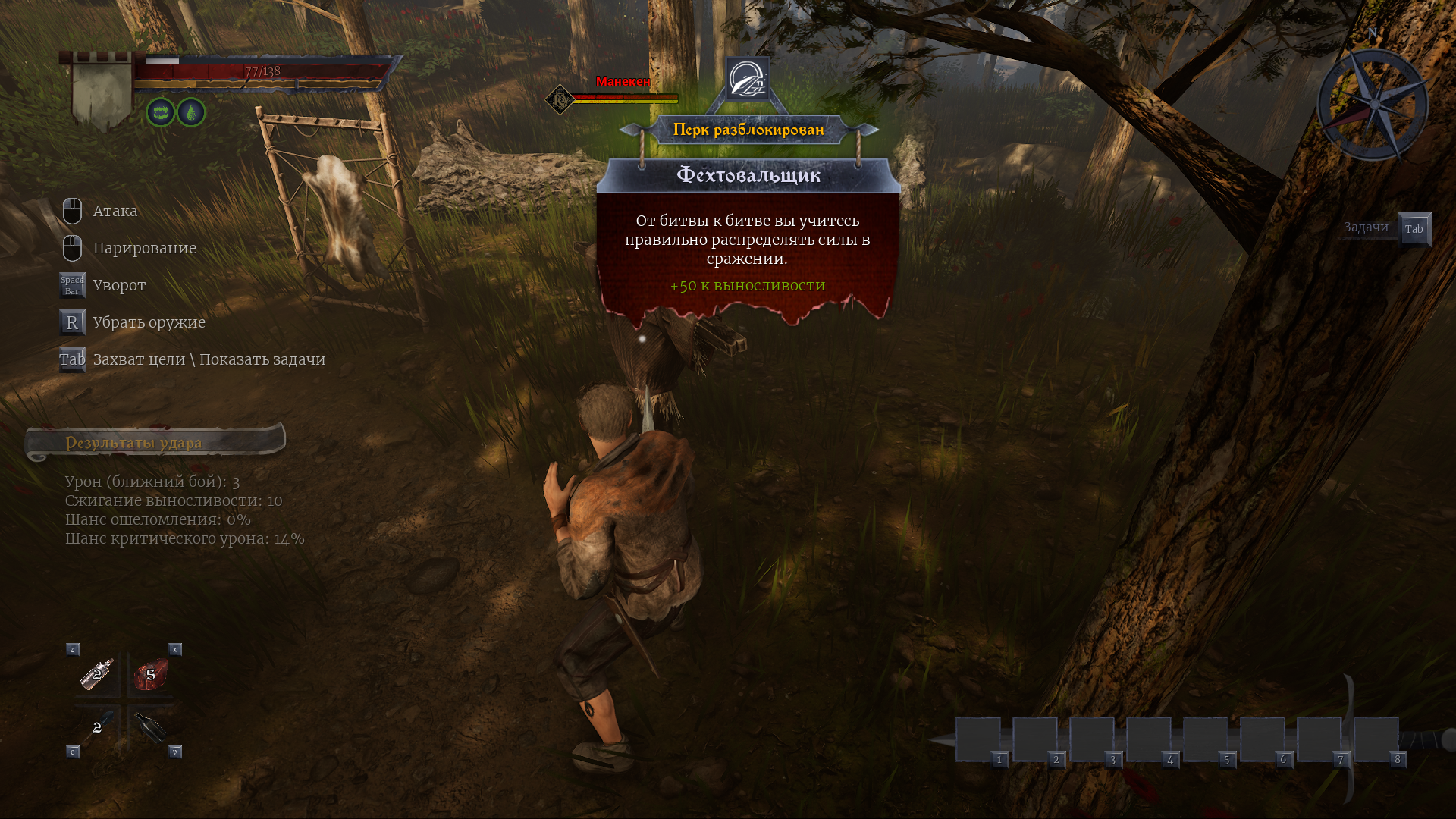Choose the dark bottle quick slot
This screenshot has width=1456, height=819.
click(150, 728)
